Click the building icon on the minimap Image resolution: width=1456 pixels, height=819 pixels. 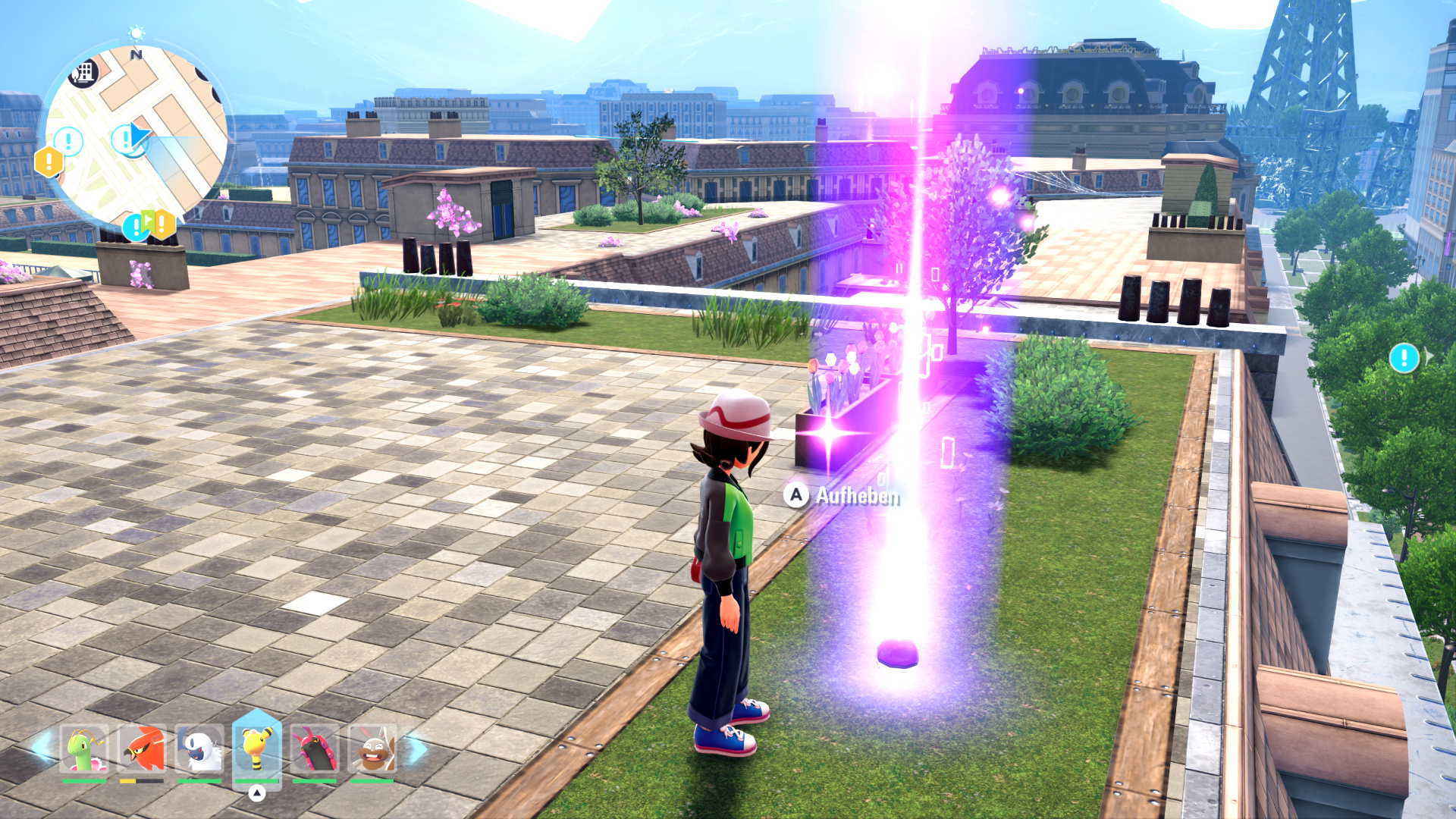pyautogui.click(x=84, y=73)
